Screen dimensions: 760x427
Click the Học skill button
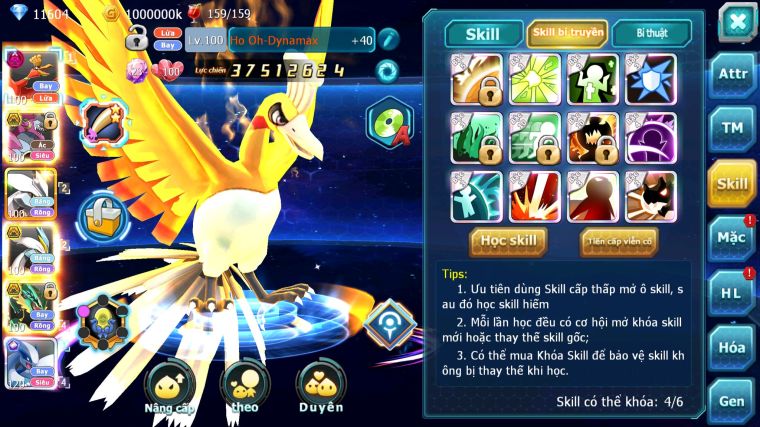click(508, 241)
